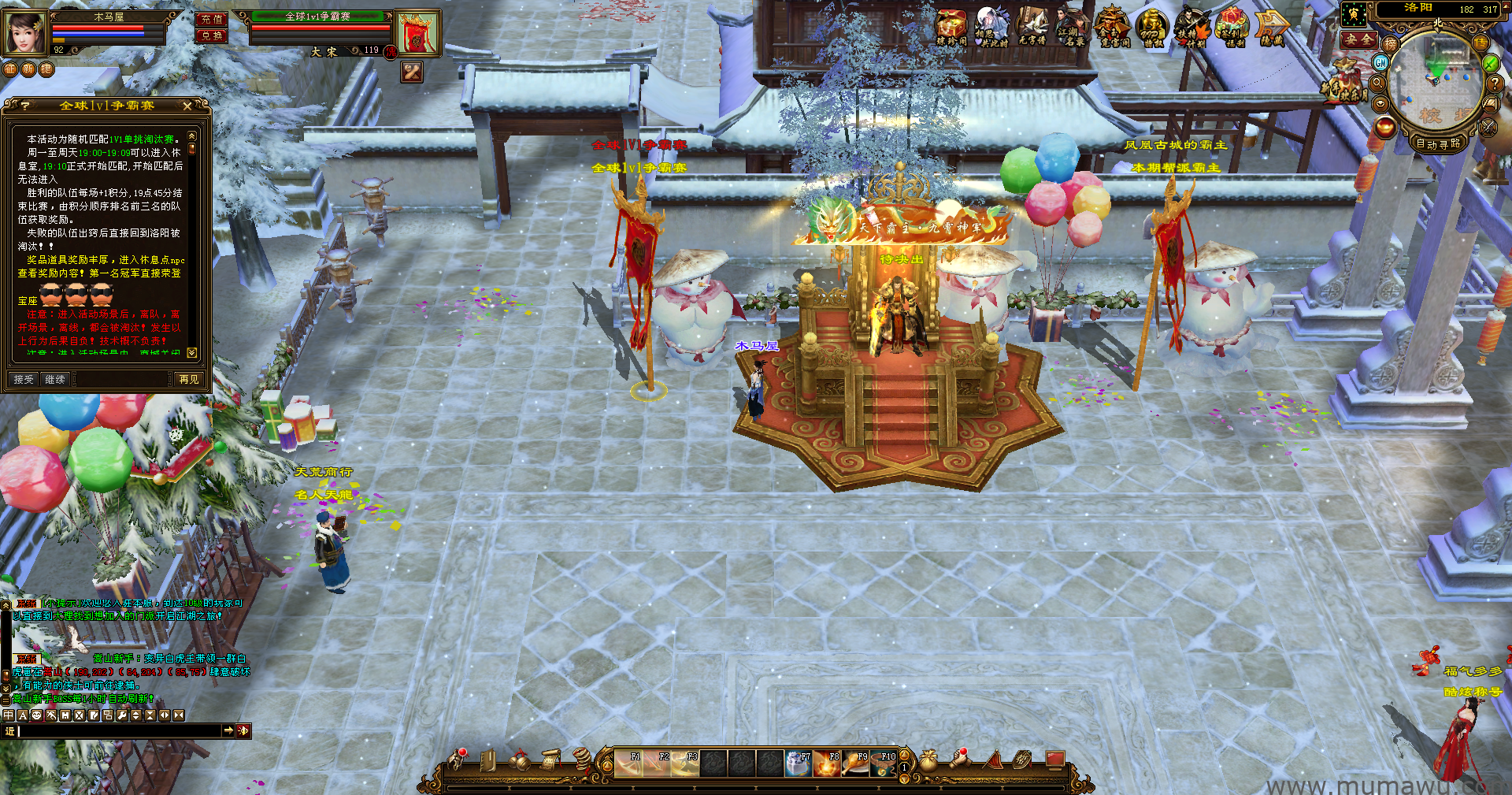Open the 榜 ranking button near minimap
1512x795 pixels.
tap(1391, 44)
